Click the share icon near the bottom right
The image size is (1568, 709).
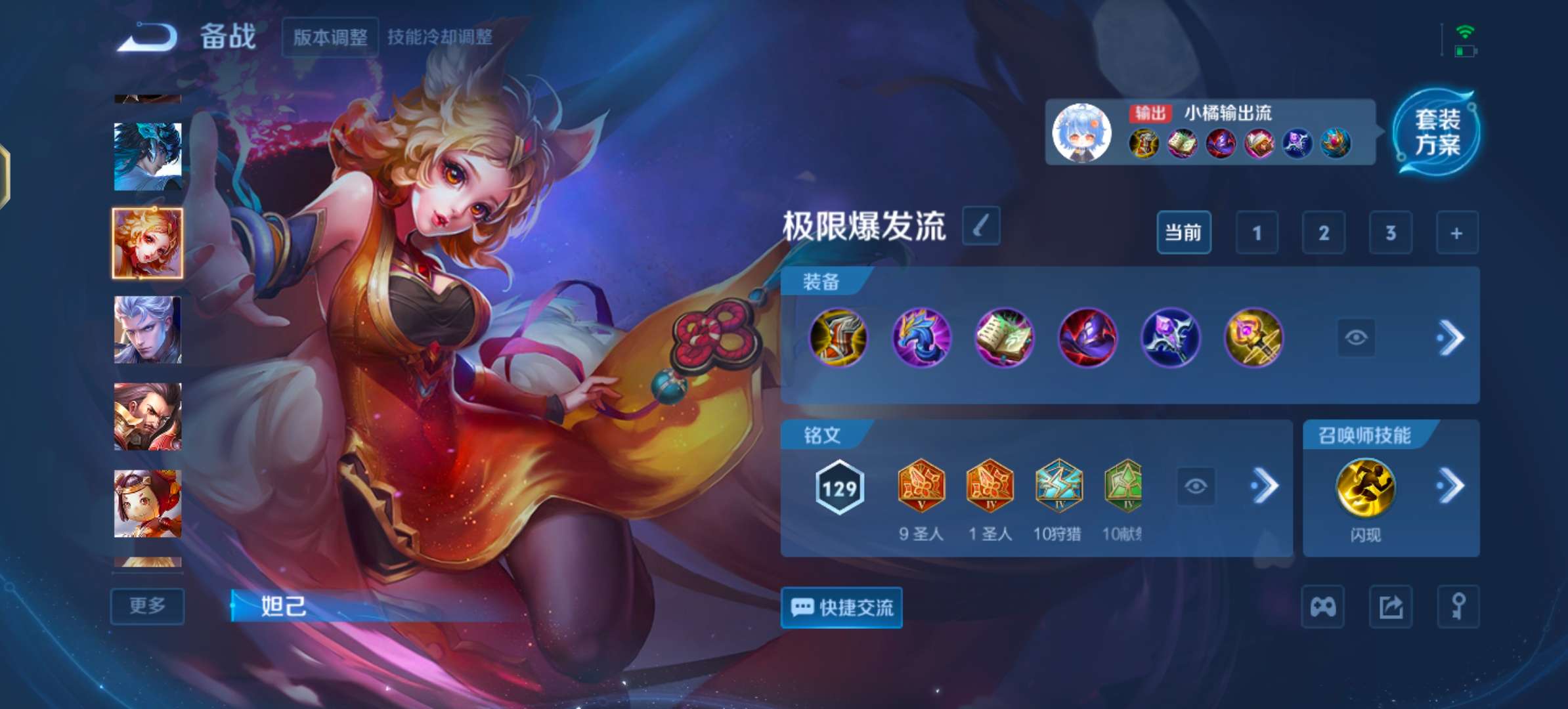1390,607
